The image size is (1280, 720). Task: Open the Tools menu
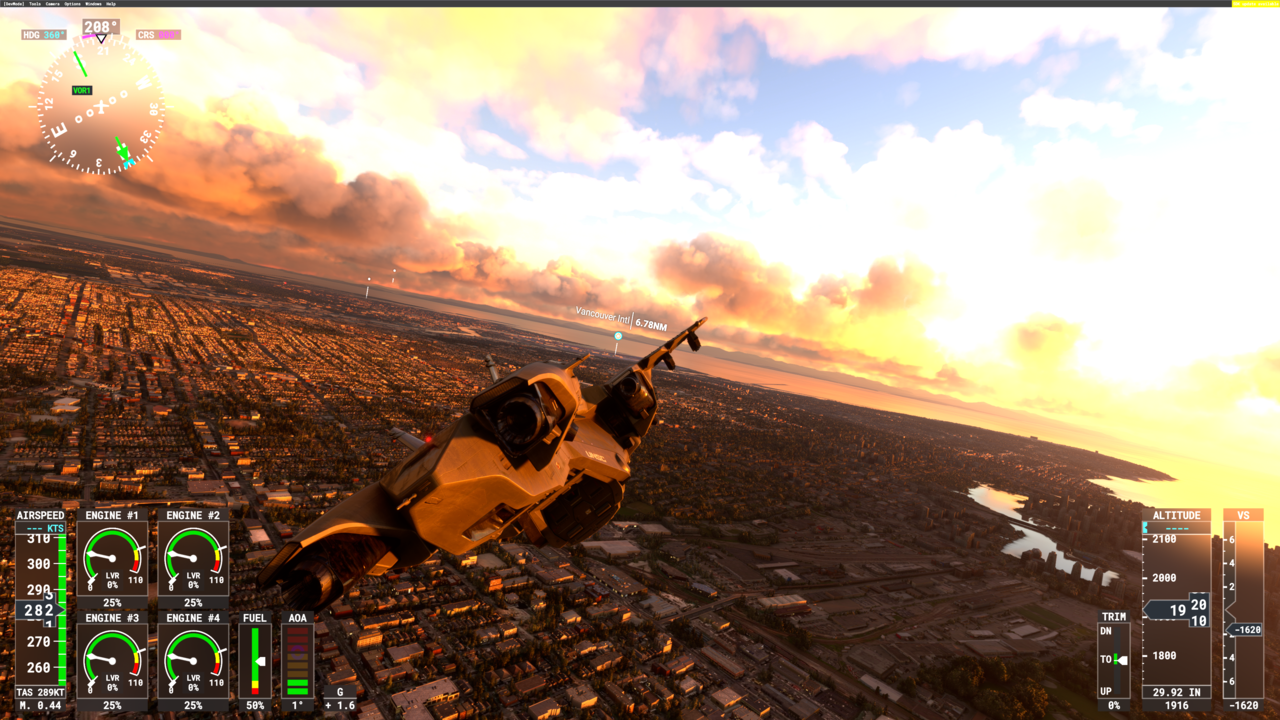tap(34, 4)
